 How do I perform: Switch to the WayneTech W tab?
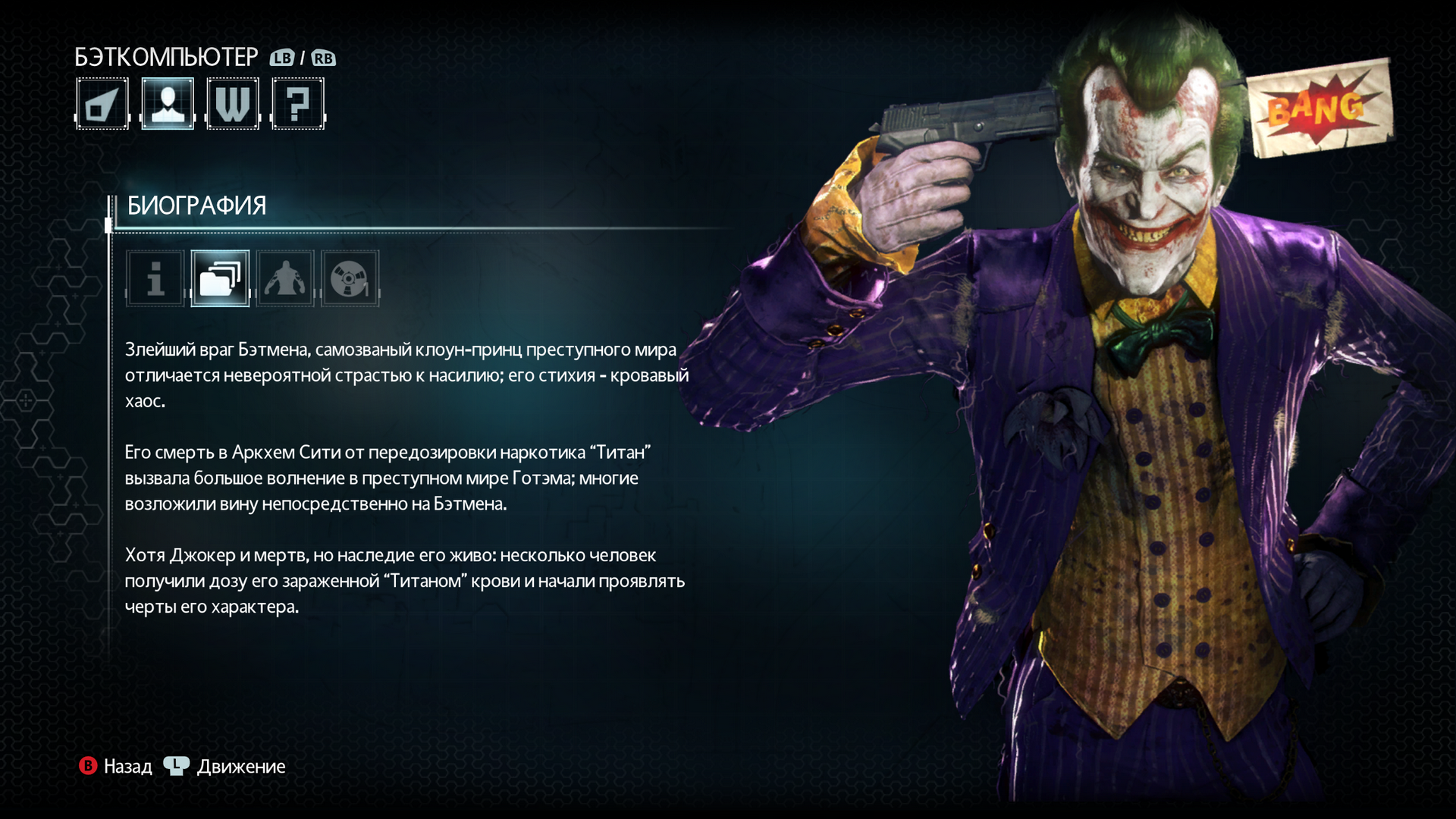coord(233,104)
